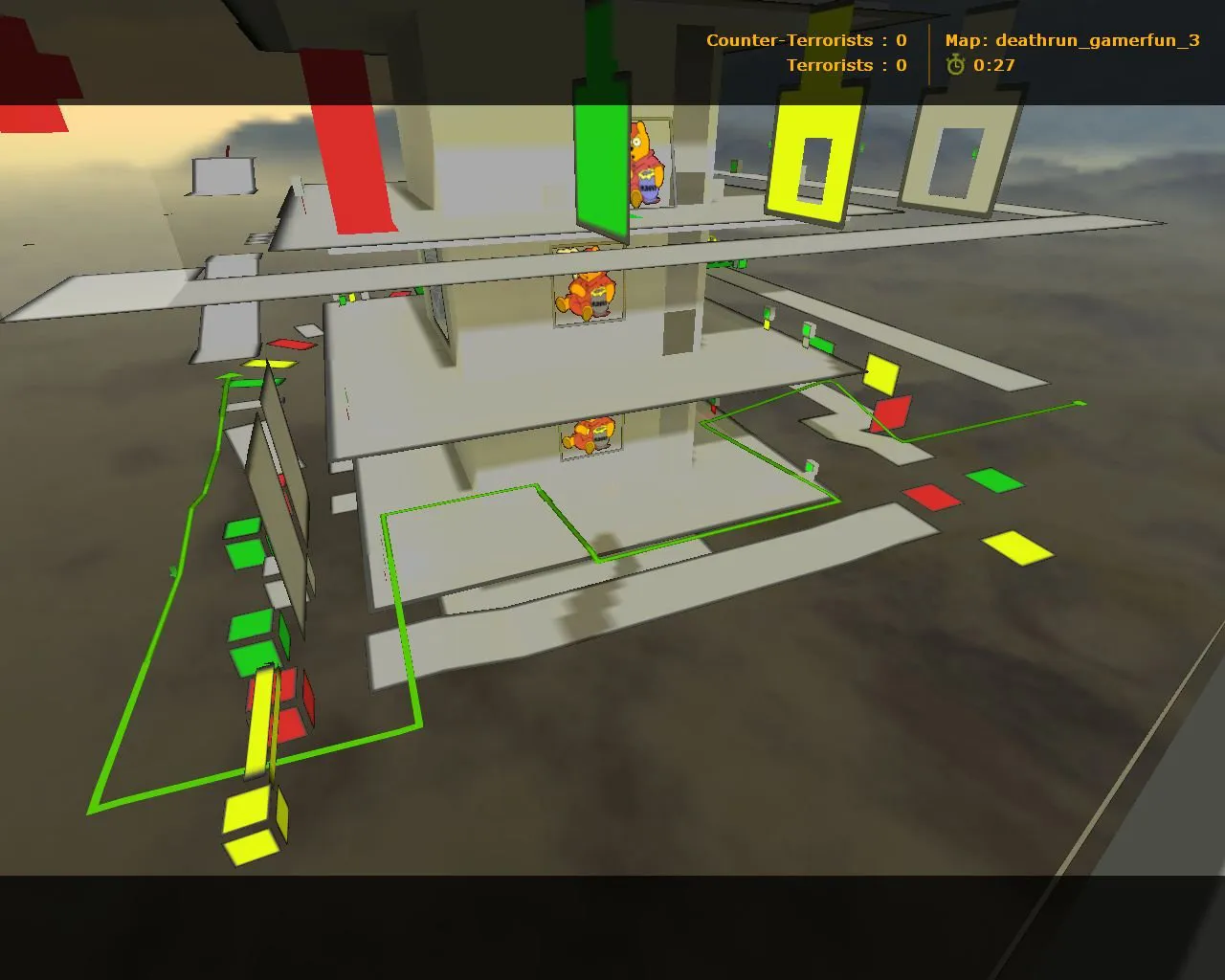Click the yellow tile on the right walkway

(1017, 547)
